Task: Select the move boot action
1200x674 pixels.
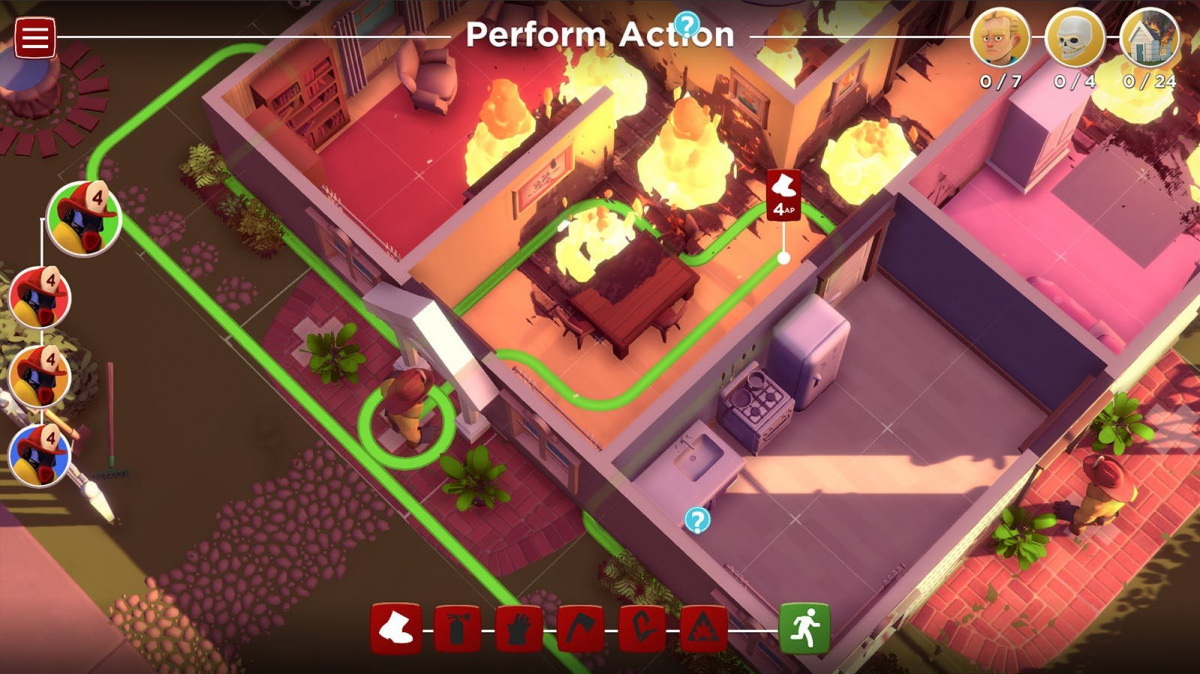Action: click(395, 629)
